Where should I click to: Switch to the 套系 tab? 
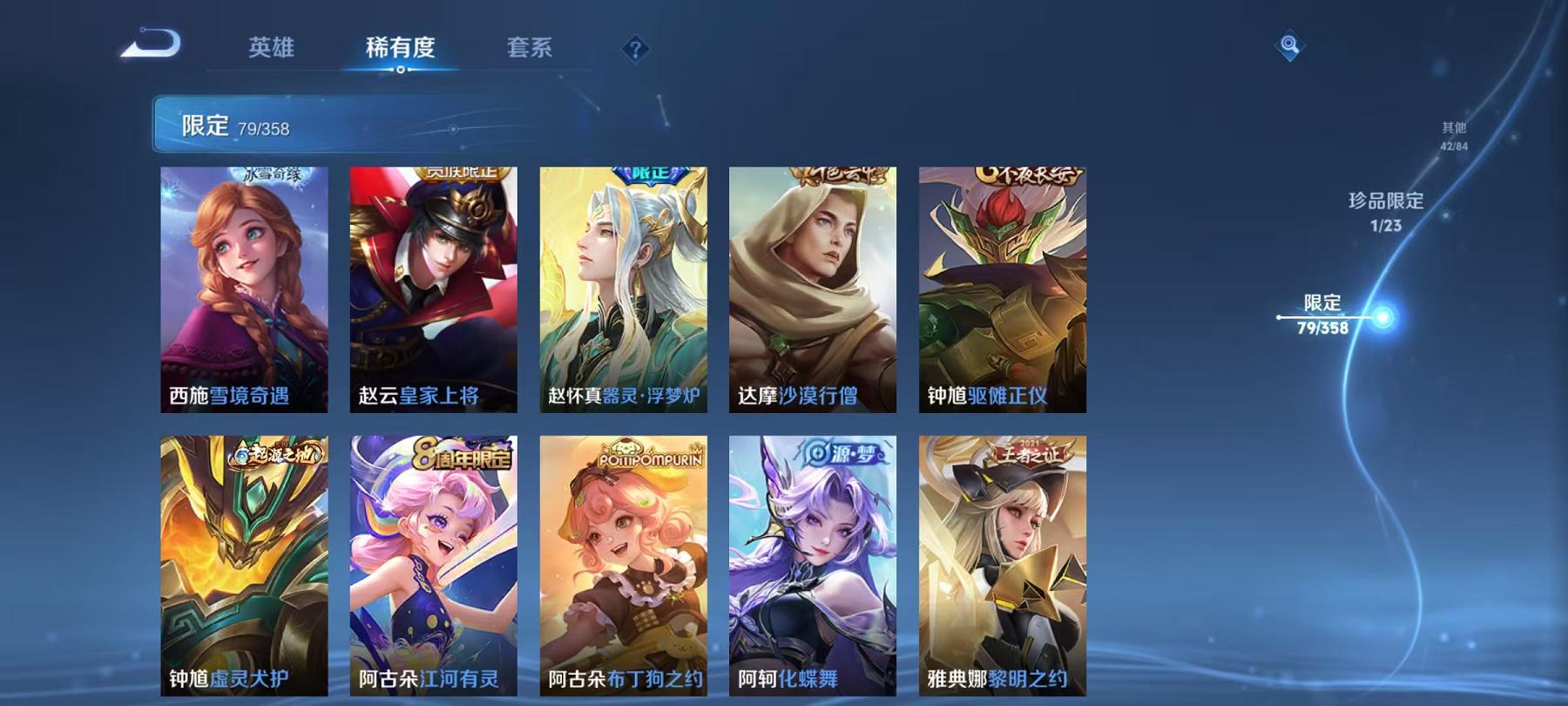[x=531, y=49]
